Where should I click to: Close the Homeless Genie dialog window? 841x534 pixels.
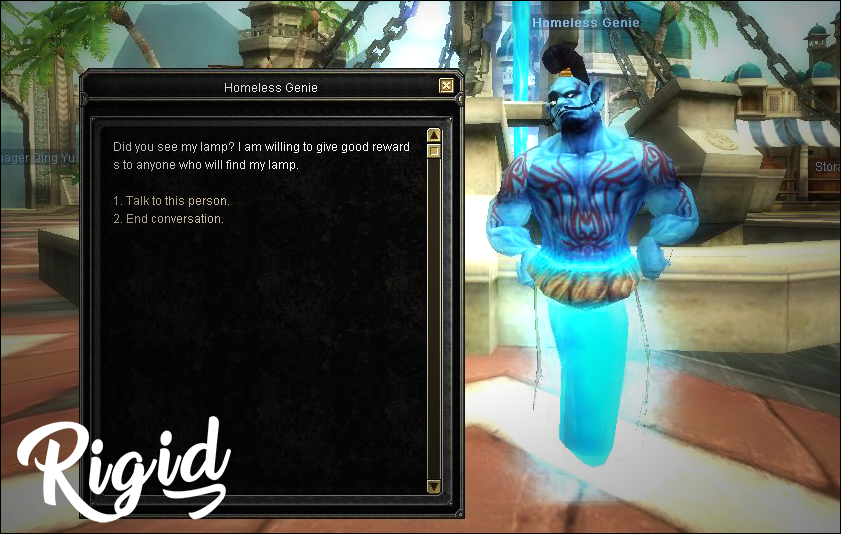[446, 86]
